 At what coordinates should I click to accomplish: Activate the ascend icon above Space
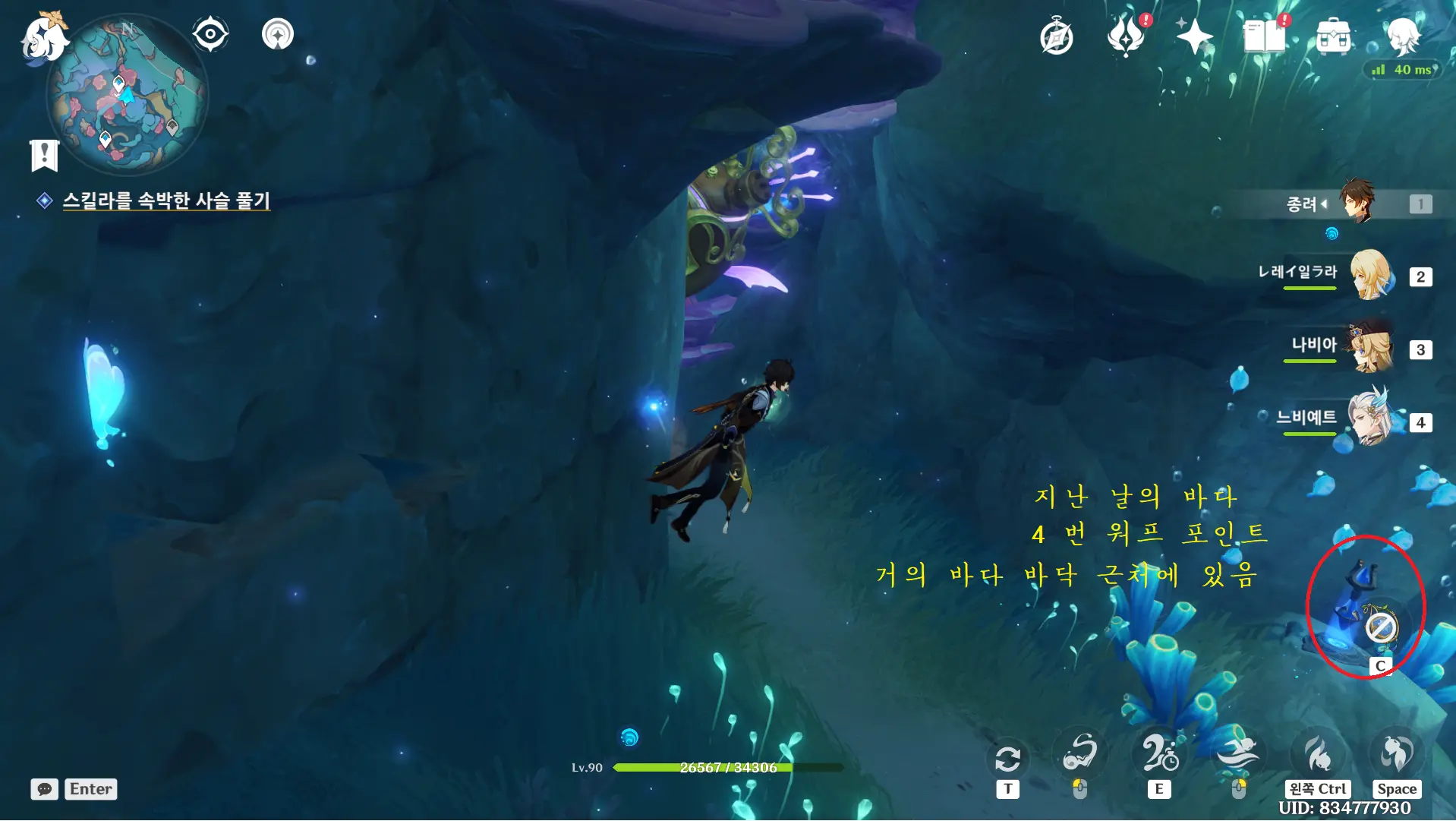pos(1397,754)
